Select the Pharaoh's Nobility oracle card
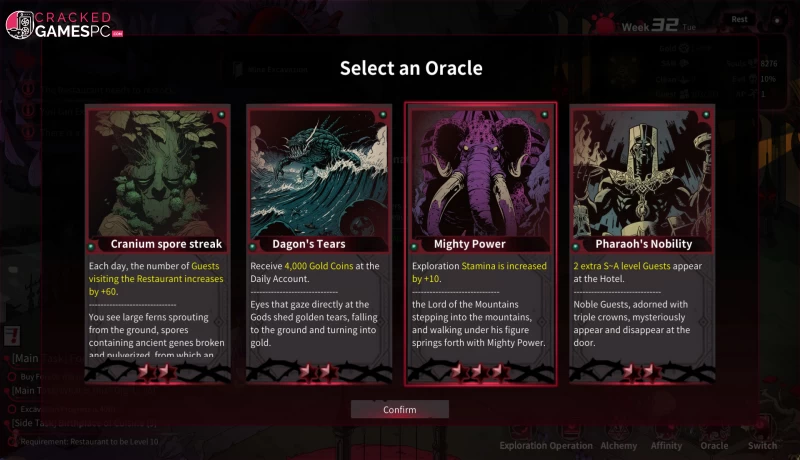 (x=642, y=244)
